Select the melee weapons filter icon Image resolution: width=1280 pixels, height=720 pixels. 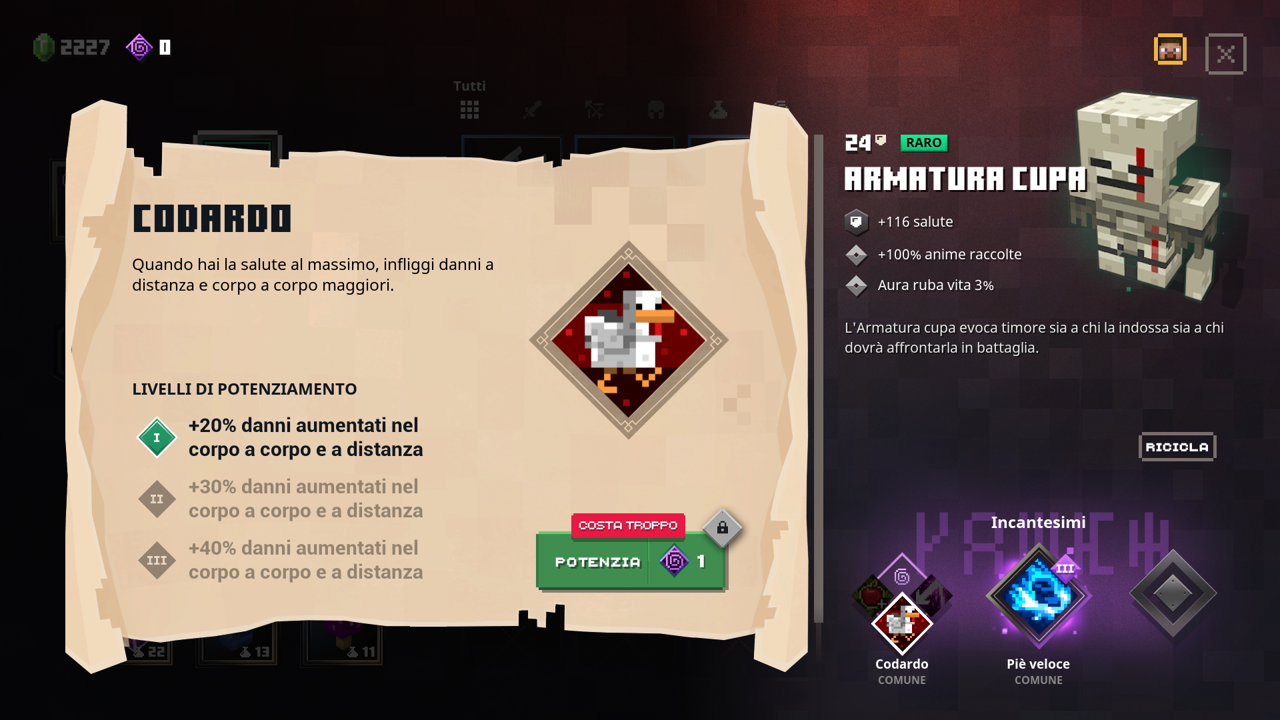click(x=532, y=110)
